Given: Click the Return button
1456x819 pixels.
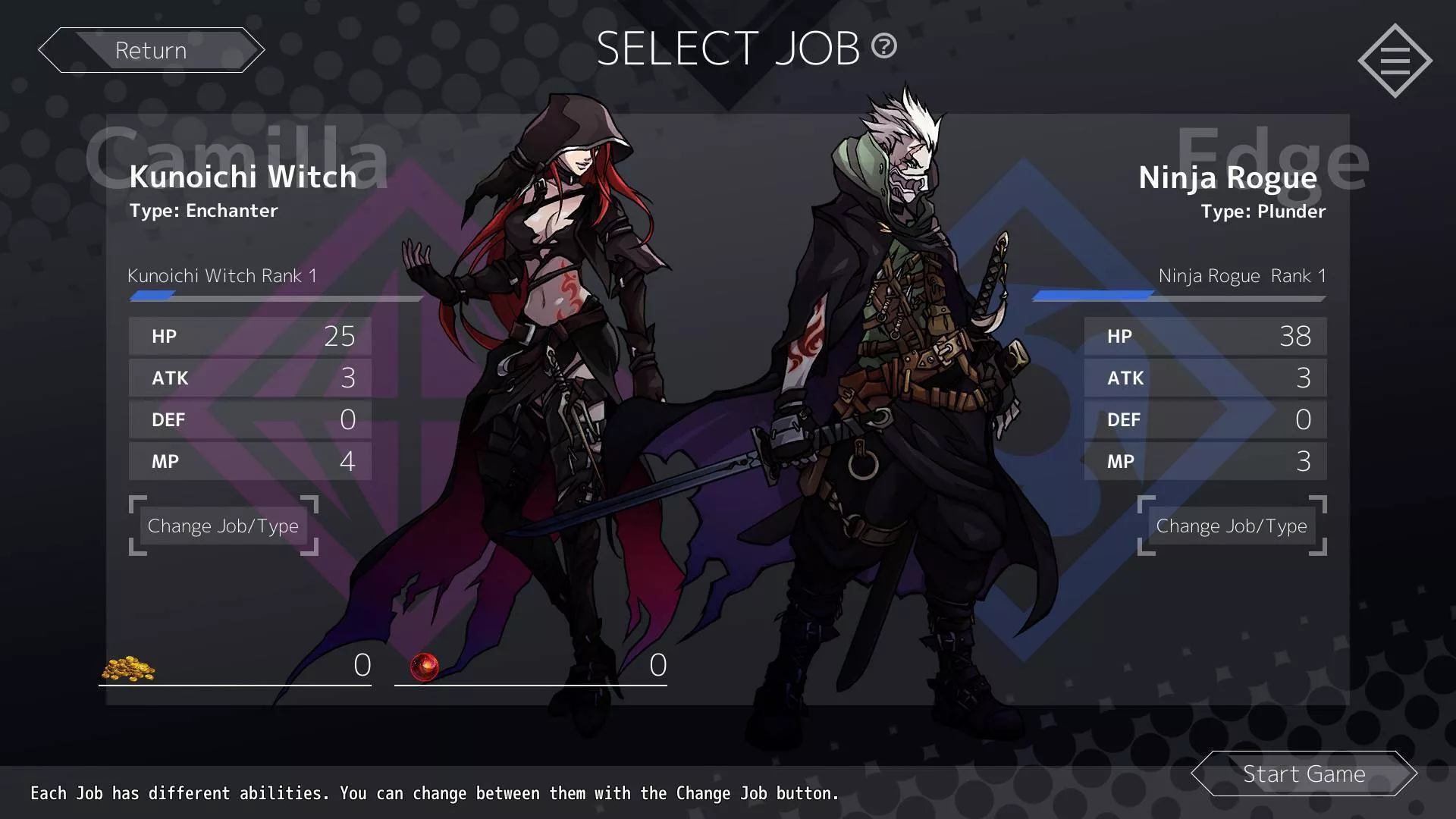Looking at the screenshot, I should click(x=151, y=50).
